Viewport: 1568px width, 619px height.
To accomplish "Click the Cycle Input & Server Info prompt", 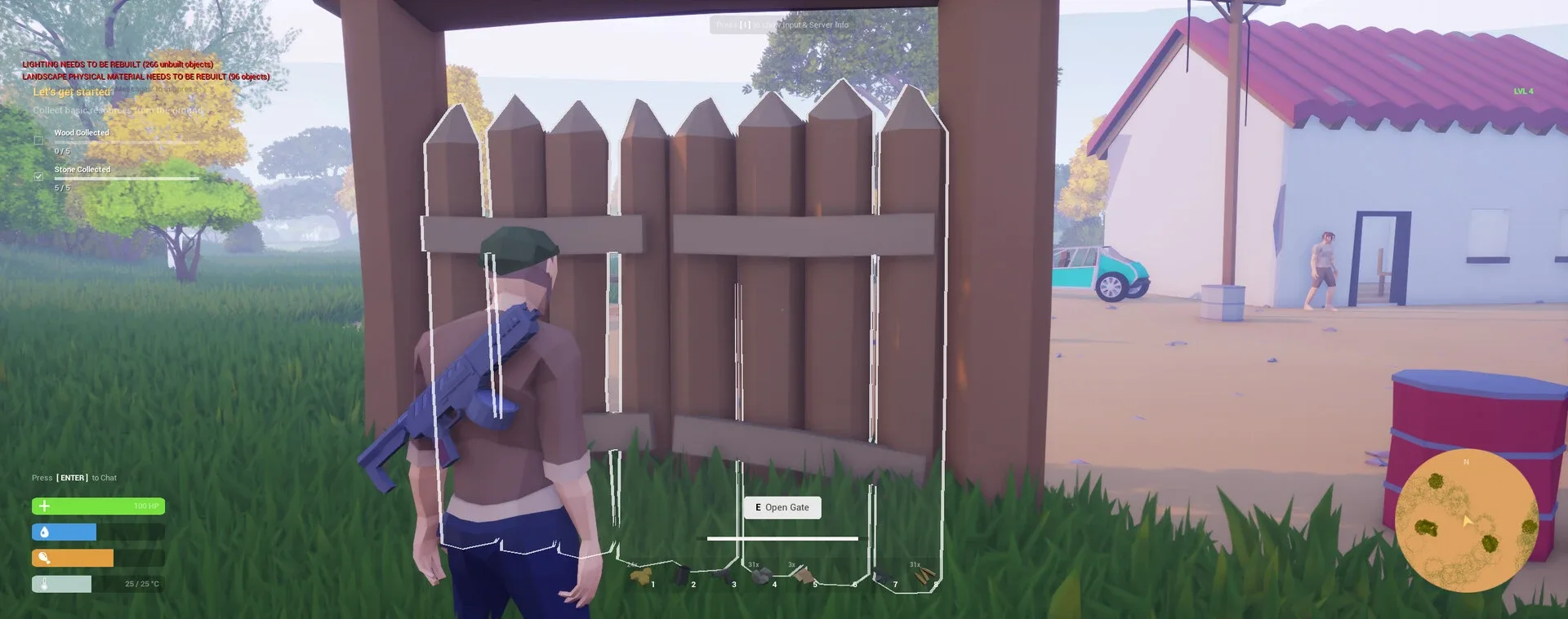I will pyautogui.click(x=782, y=24).
